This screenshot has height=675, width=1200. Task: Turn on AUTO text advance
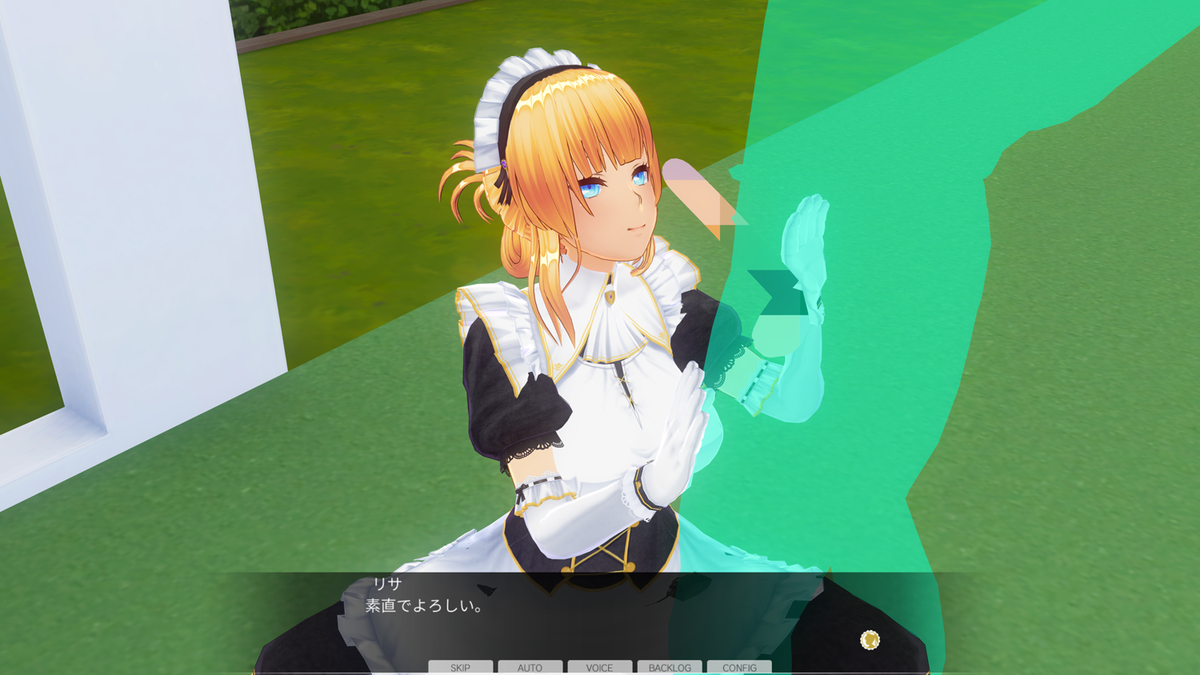pyautogui.click(x=530, y=667)
